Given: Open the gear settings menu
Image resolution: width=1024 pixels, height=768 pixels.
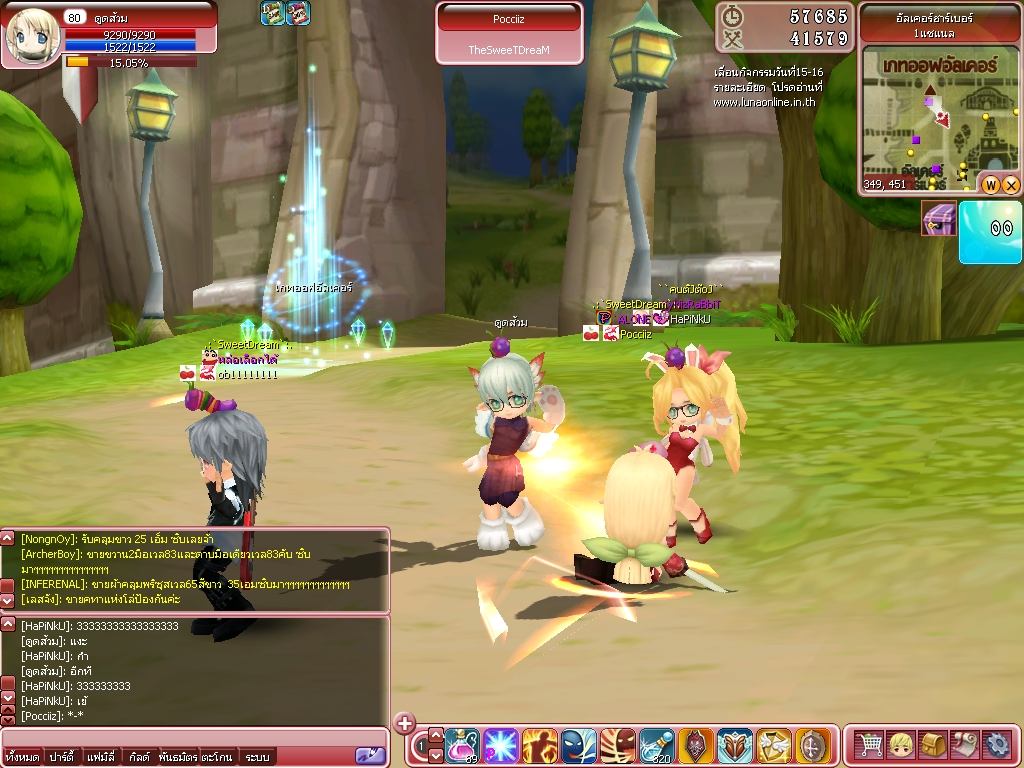Looking at the screenshot, I should click(x=997, y=745).
